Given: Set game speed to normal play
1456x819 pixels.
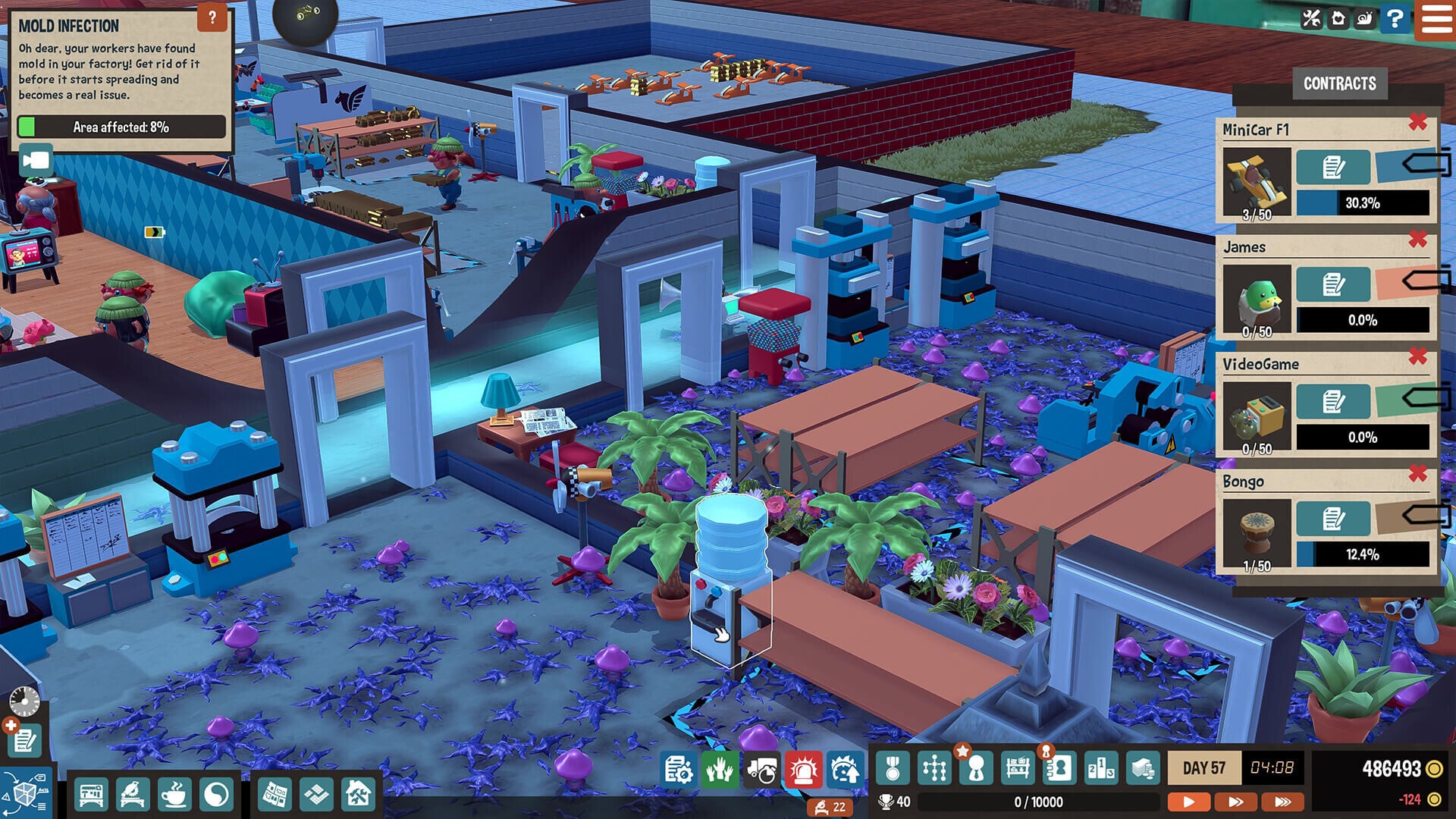Looking at the screenshot, I should 1188,802.
